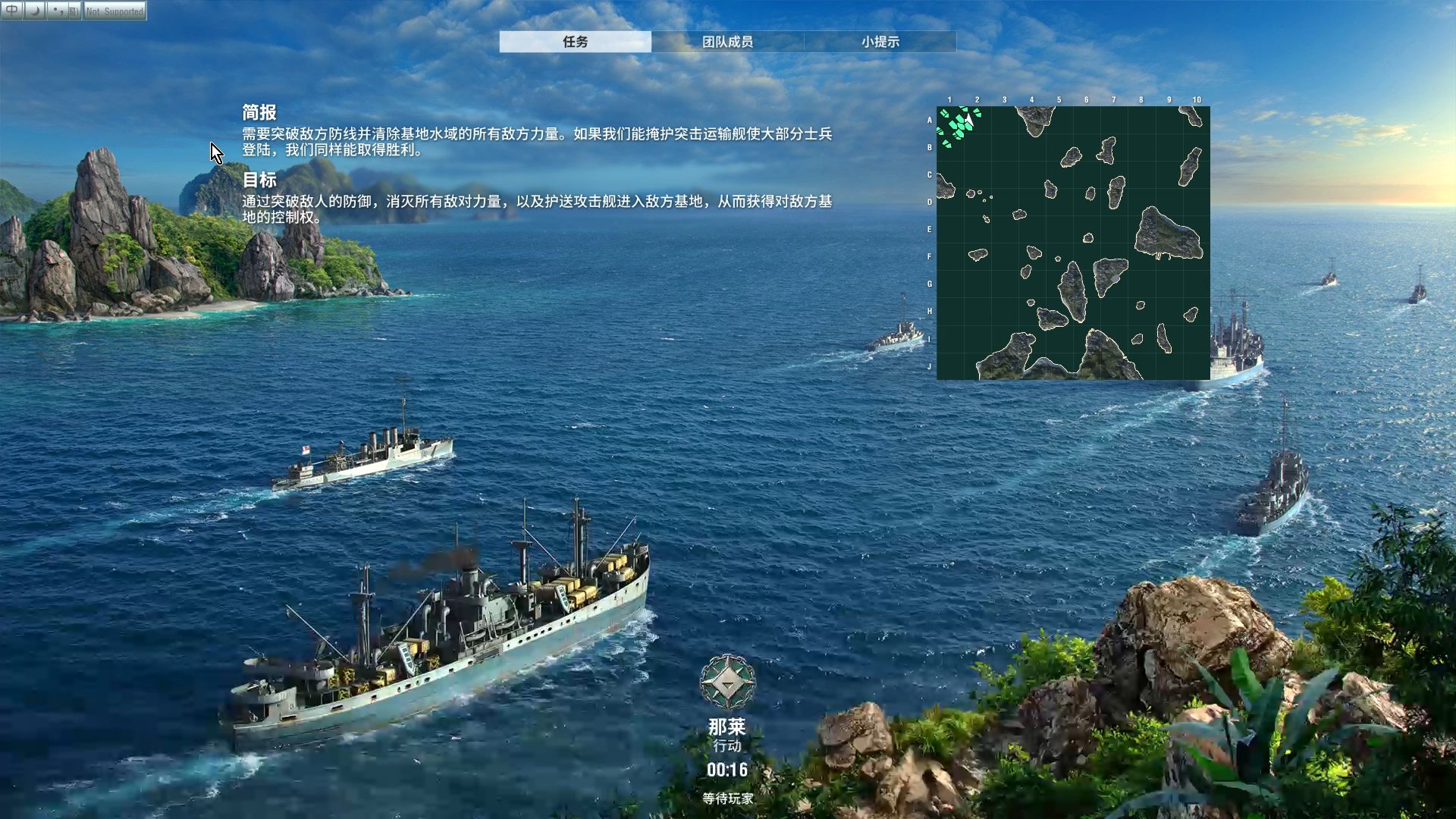Click the 那莱 operation compass emblem

(728, 679)
